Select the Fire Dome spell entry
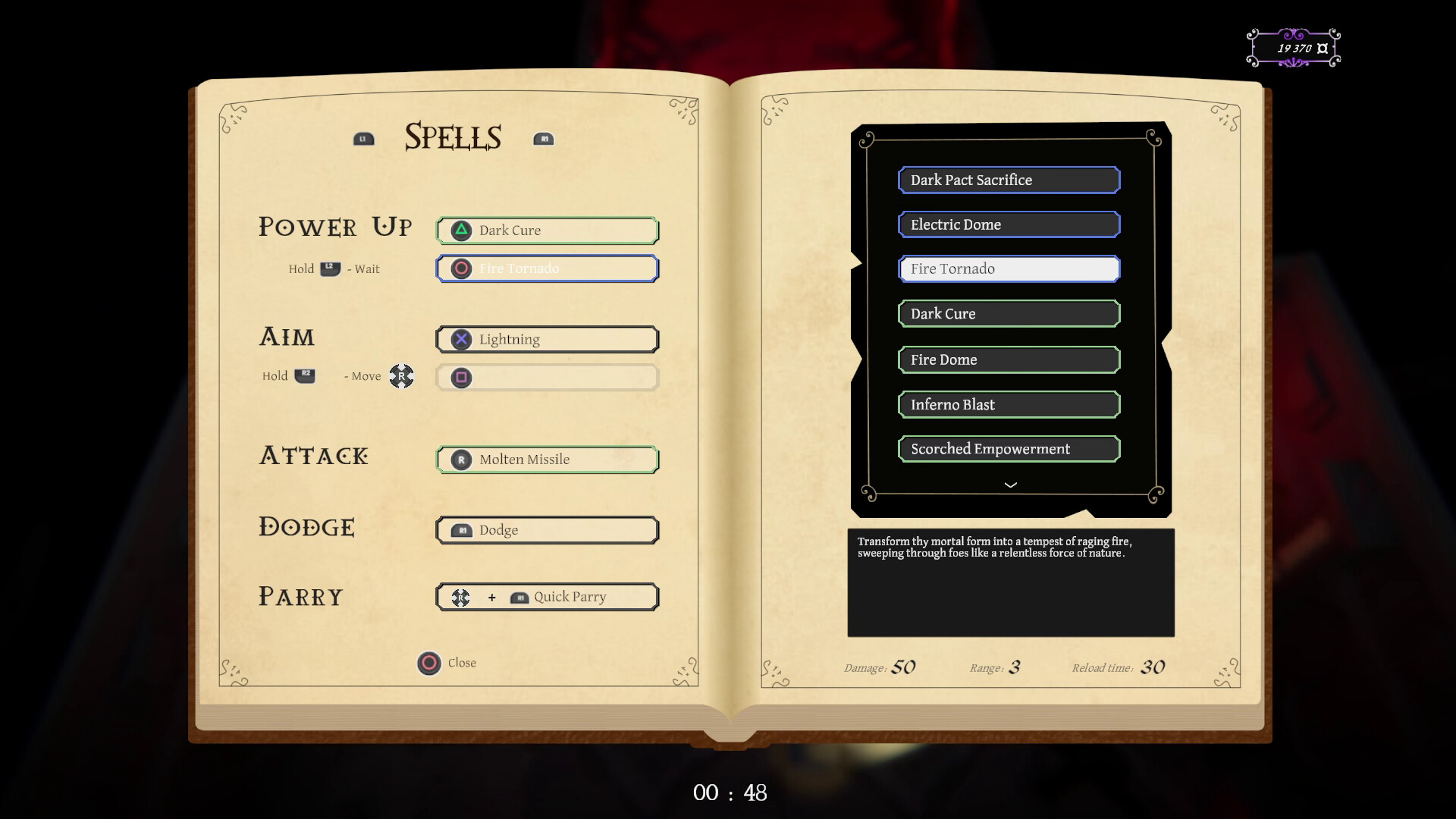 [x=1009, y=359]
